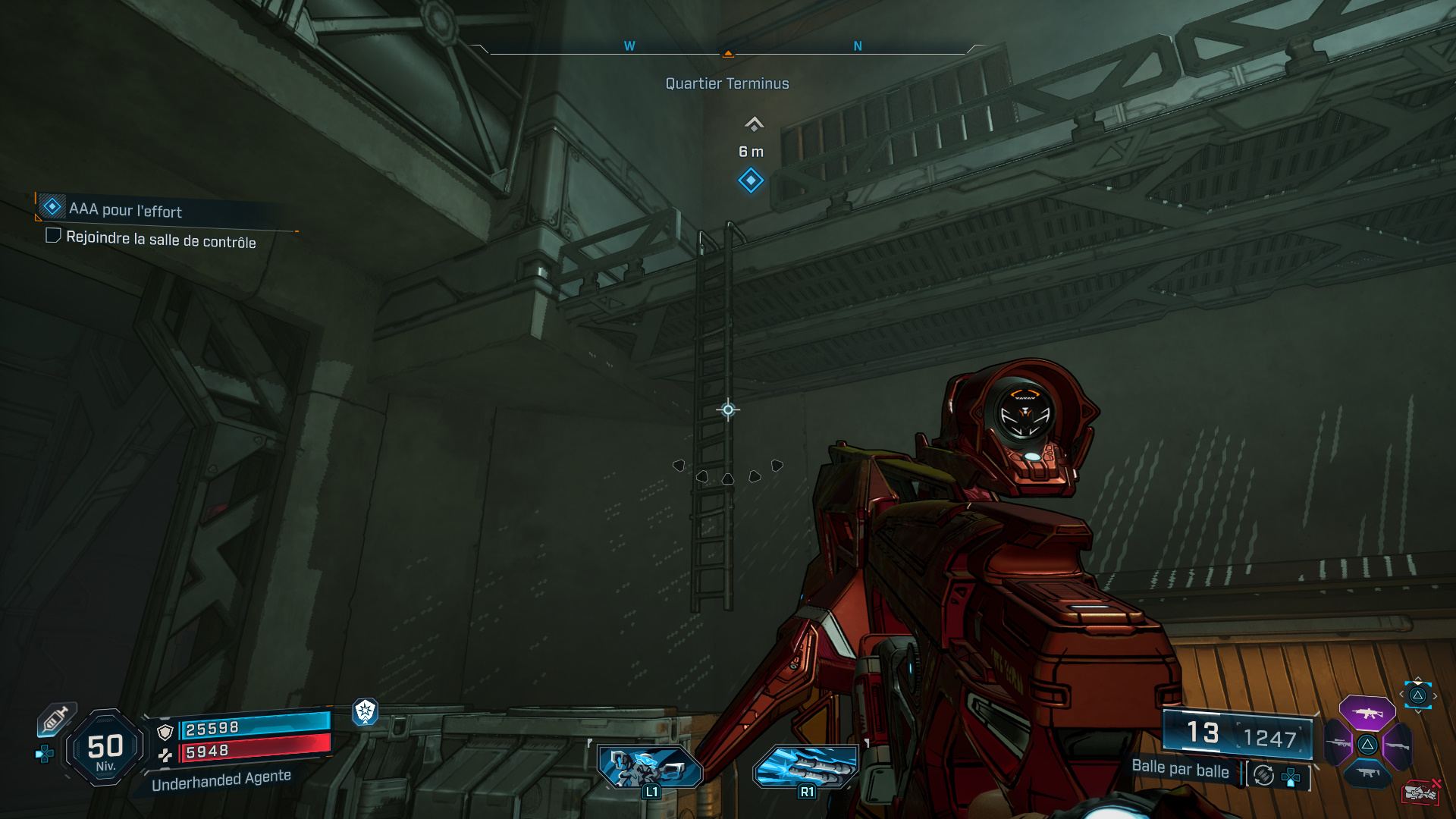Image resolution: width=1456 pixels, height=819 pixels.
Task: Switch to the sniper rifle weapon slot
Action: click(1338, 744)
